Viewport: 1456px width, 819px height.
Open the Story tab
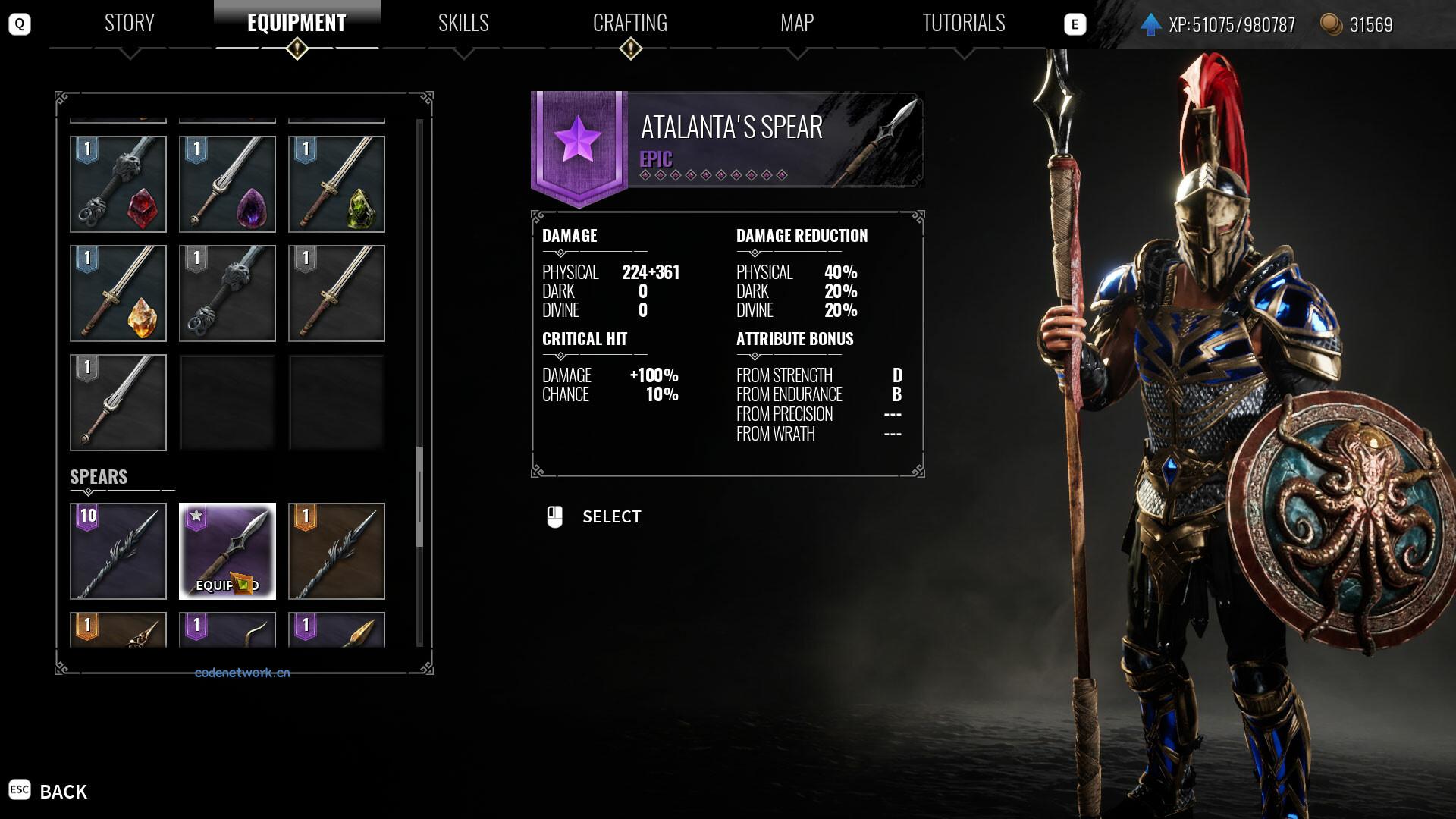pos(130,24)
